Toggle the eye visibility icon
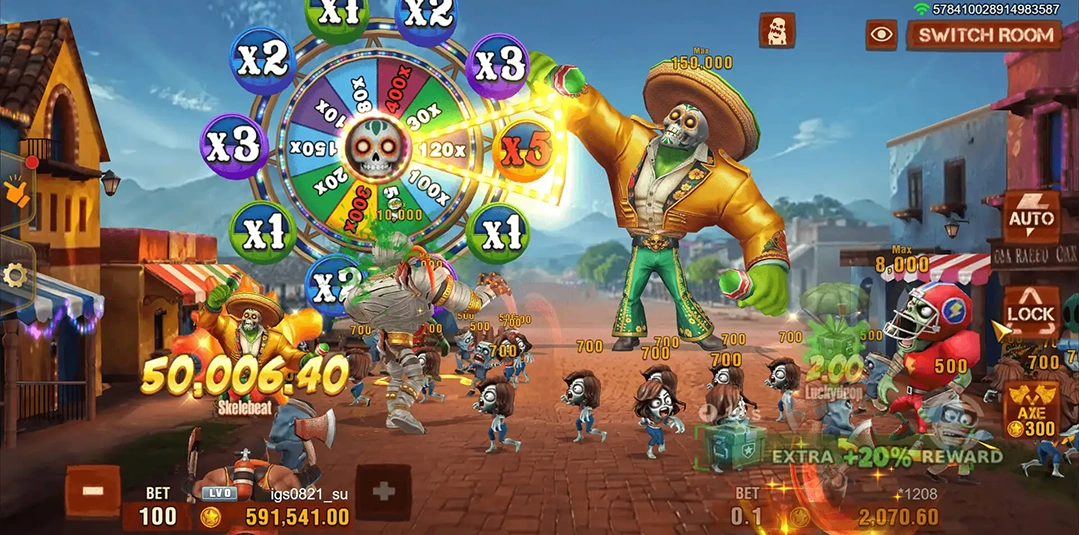This screenshot has height=535, width=1079. tap(881, 35)
